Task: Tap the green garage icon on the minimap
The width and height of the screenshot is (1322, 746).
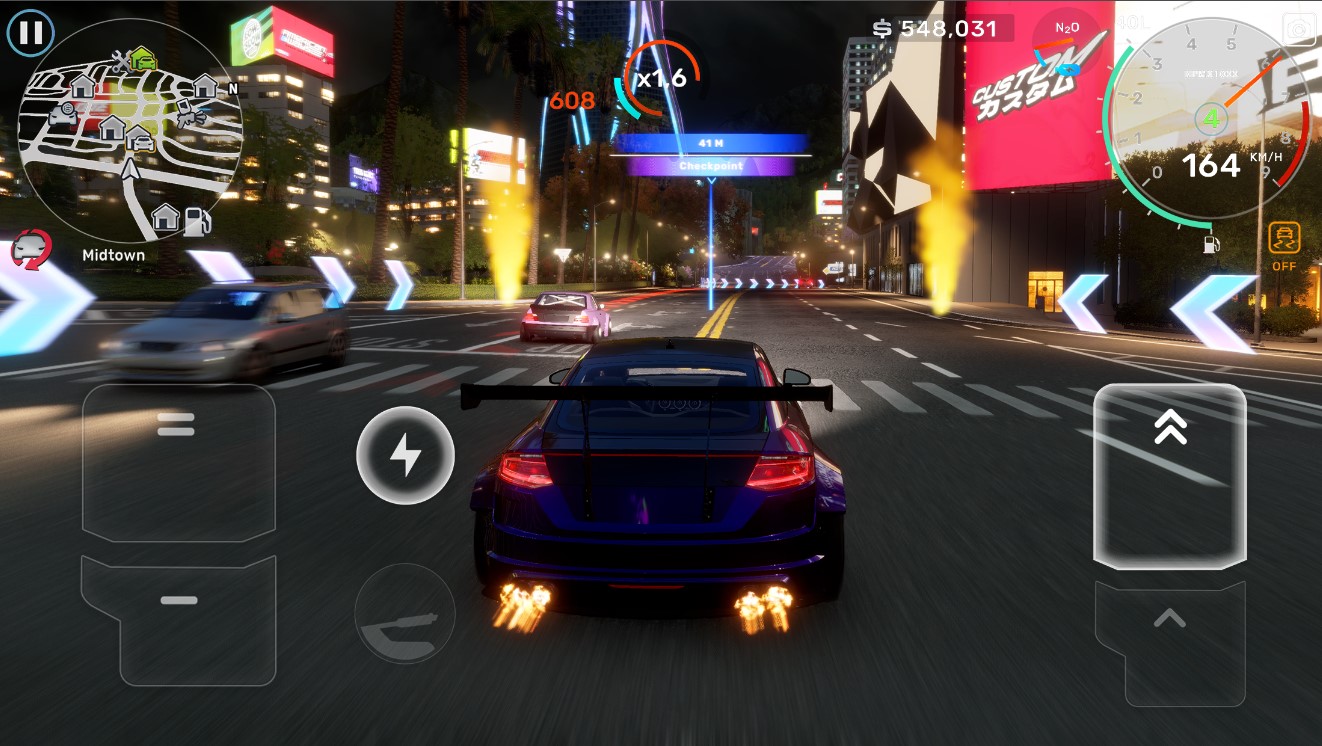Action: pyautogui.click(x=143, y=58)
